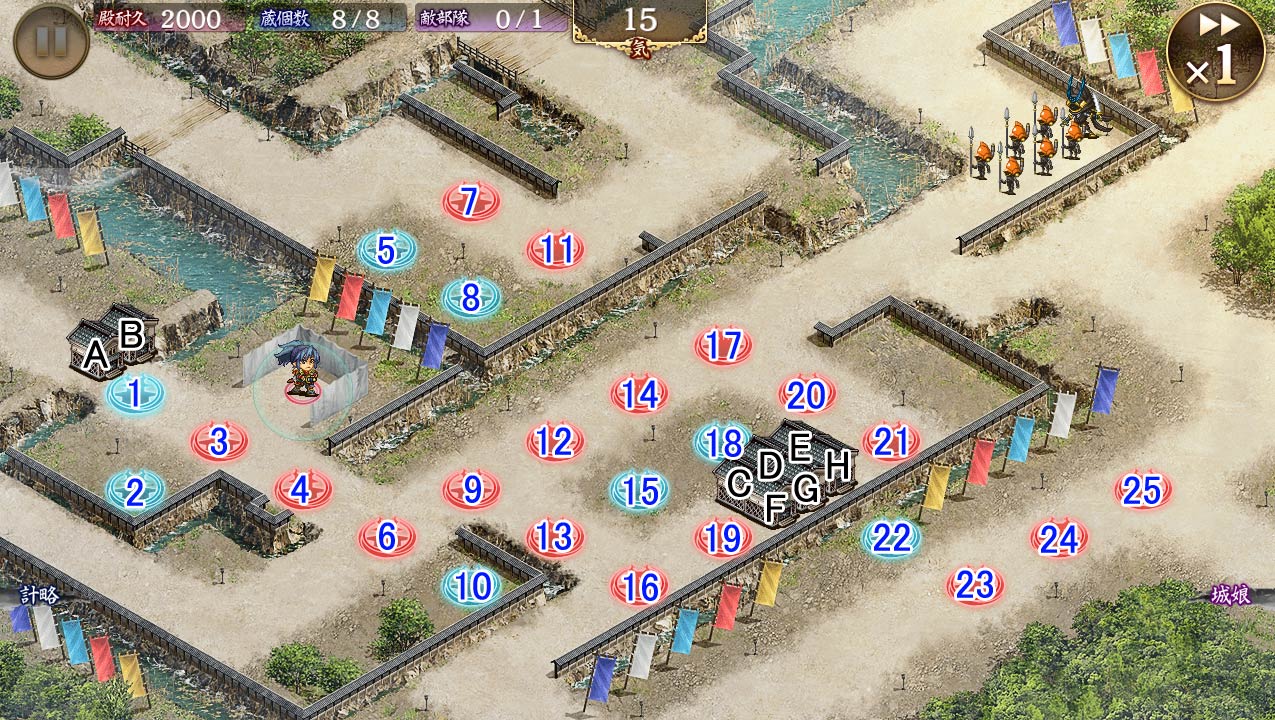Pick blue placement tile 18

tap(723, 441)
